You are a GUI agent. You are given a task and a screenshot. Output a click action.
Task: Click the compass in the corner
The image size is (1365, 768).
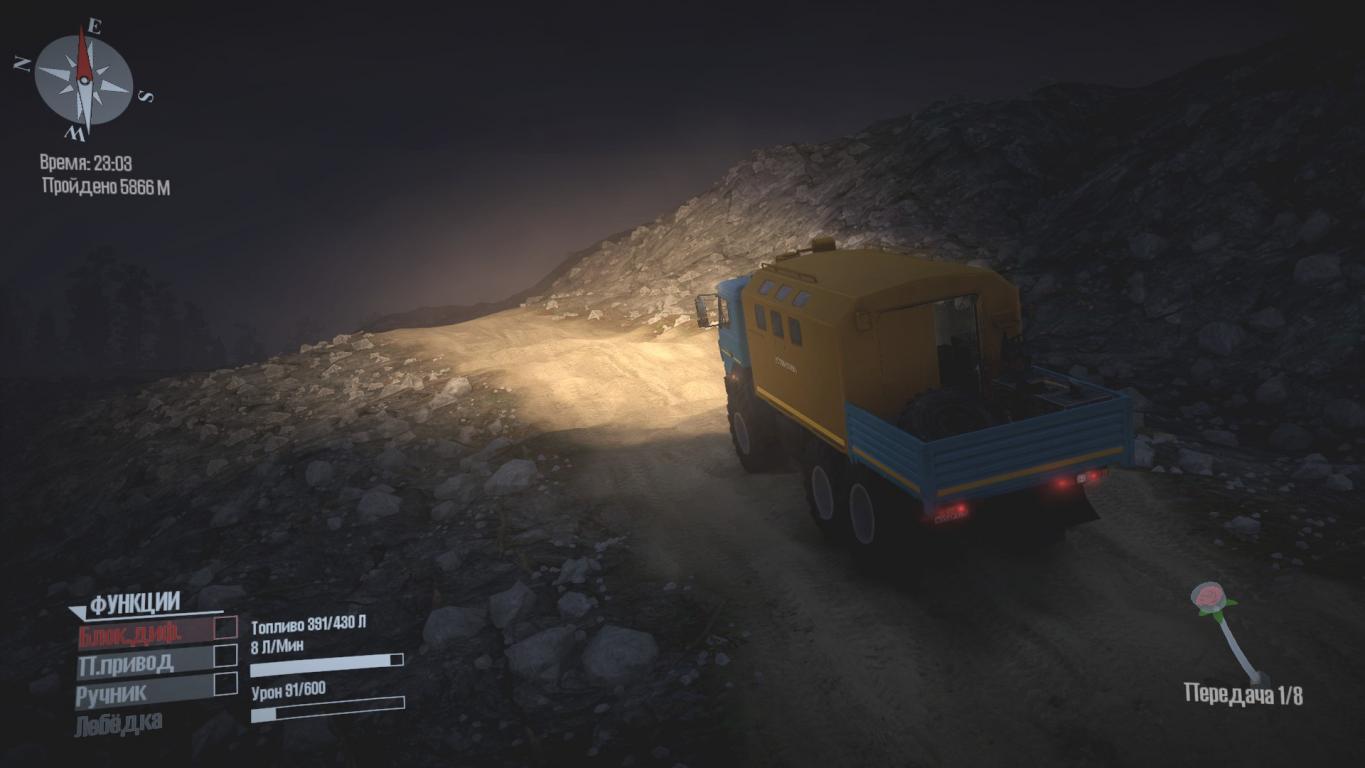pyautogui.click(x=84, y=81)
